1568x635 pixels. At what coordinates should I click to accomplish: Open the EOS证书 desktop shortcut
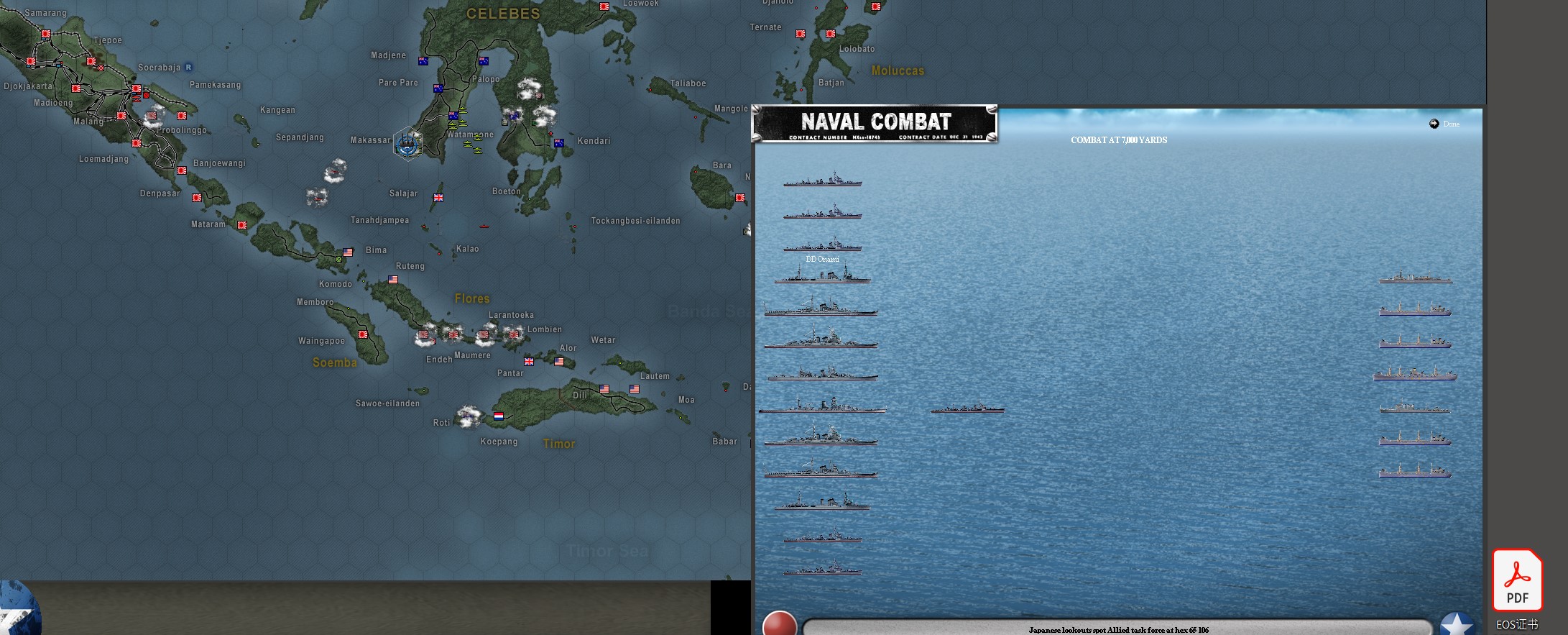(1516, 625)
